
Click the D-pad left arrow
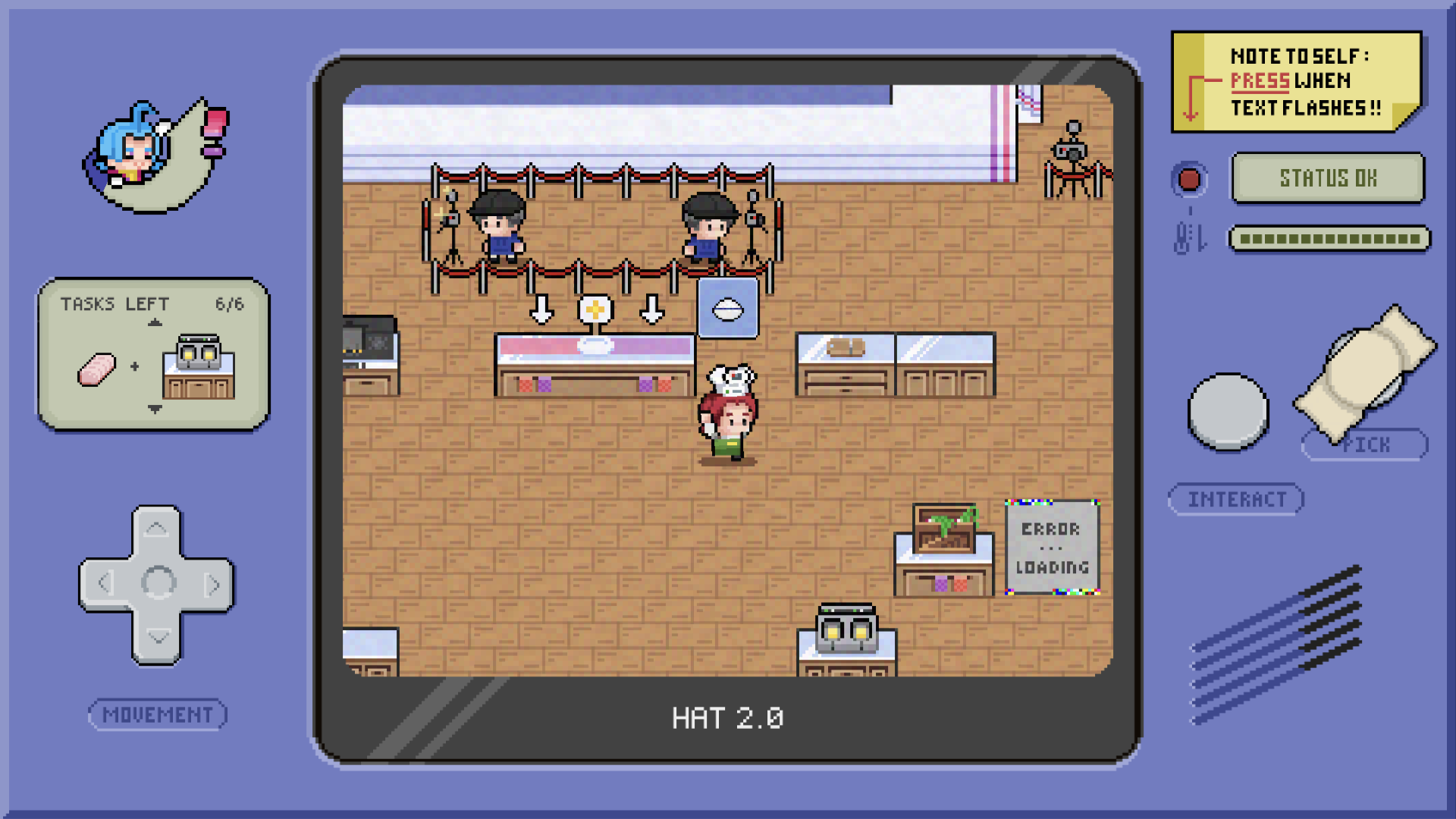click(x=105, y=583)
